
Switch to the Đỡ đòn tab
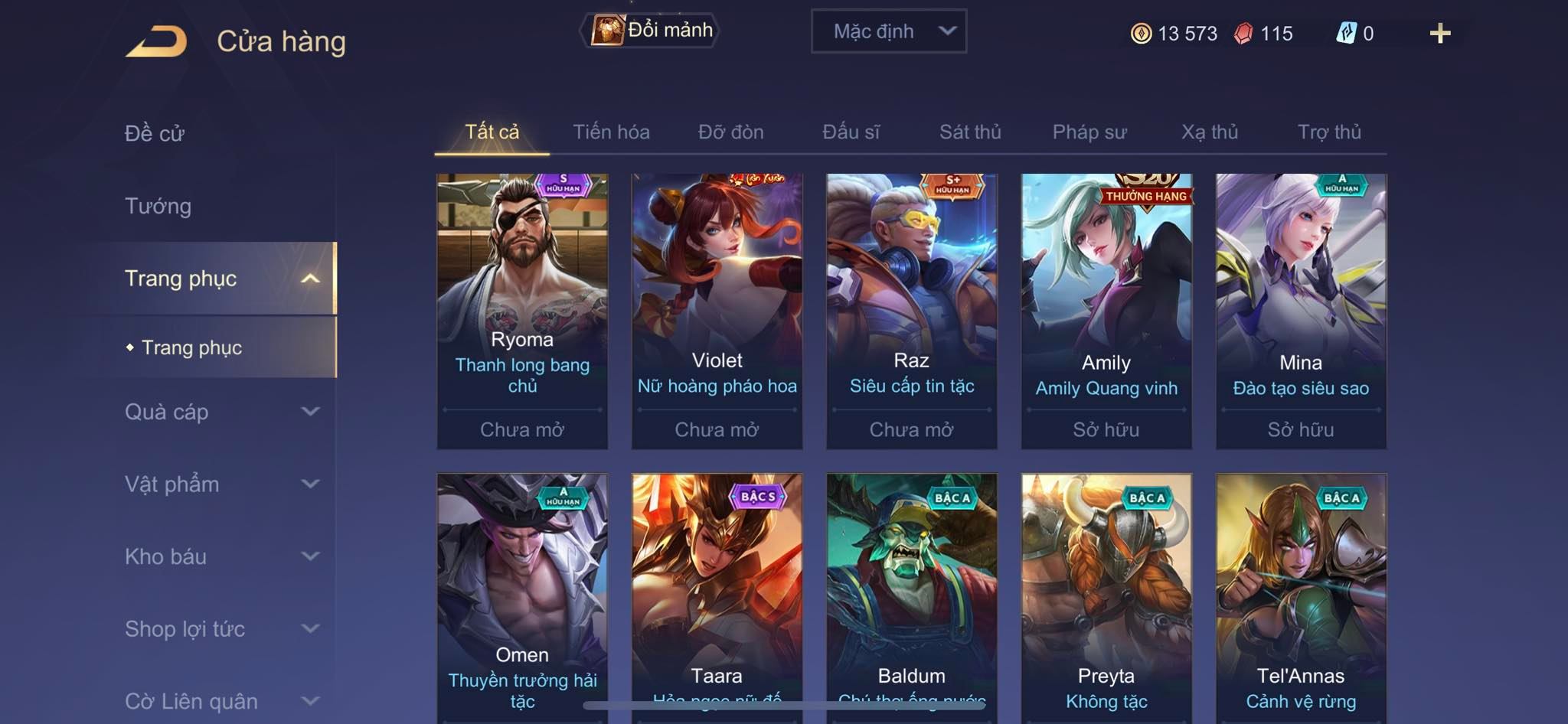coord(730,132)
